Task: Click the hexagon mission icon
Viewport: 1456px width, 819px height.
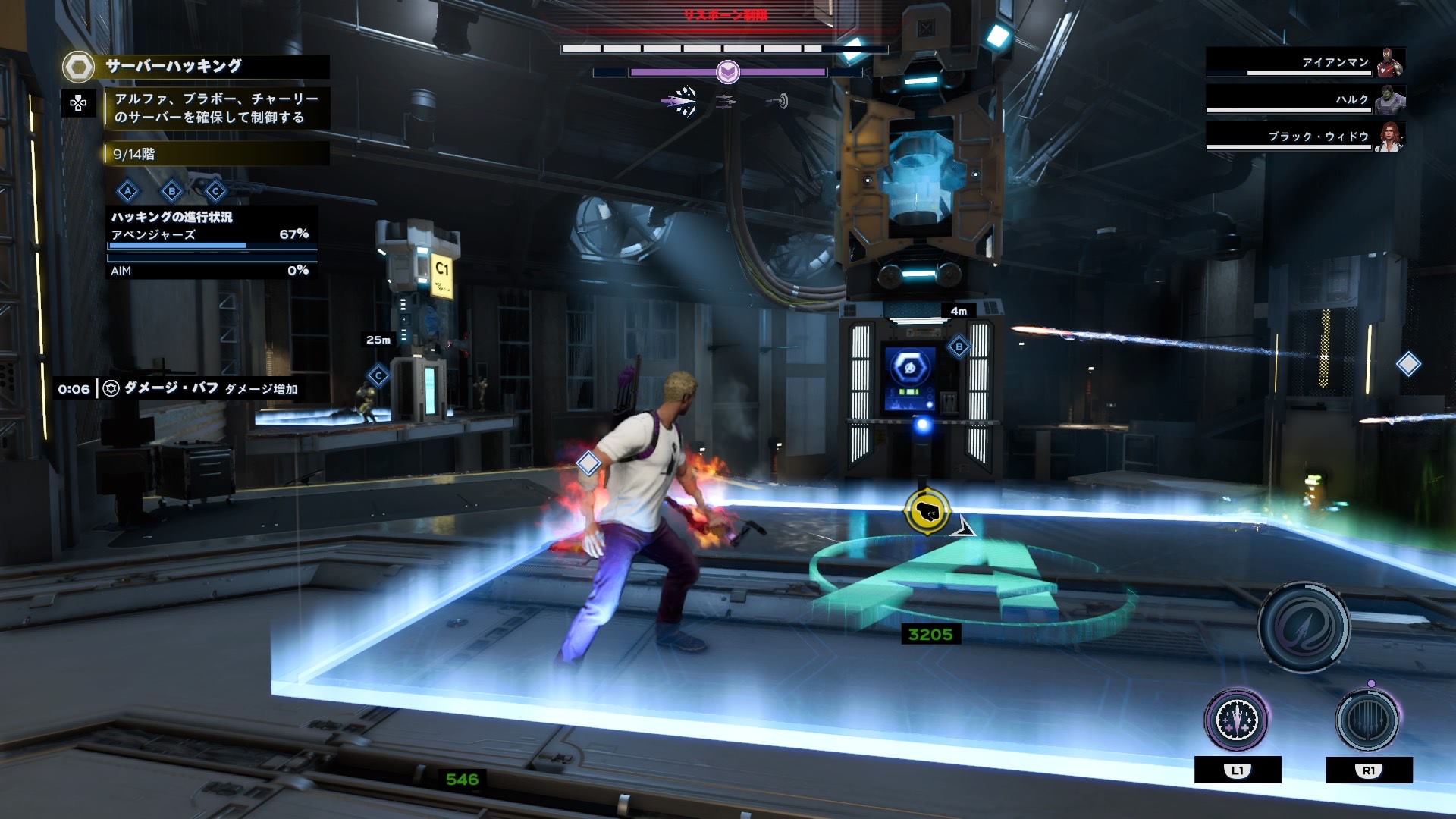Action: (x=78, y=67)
